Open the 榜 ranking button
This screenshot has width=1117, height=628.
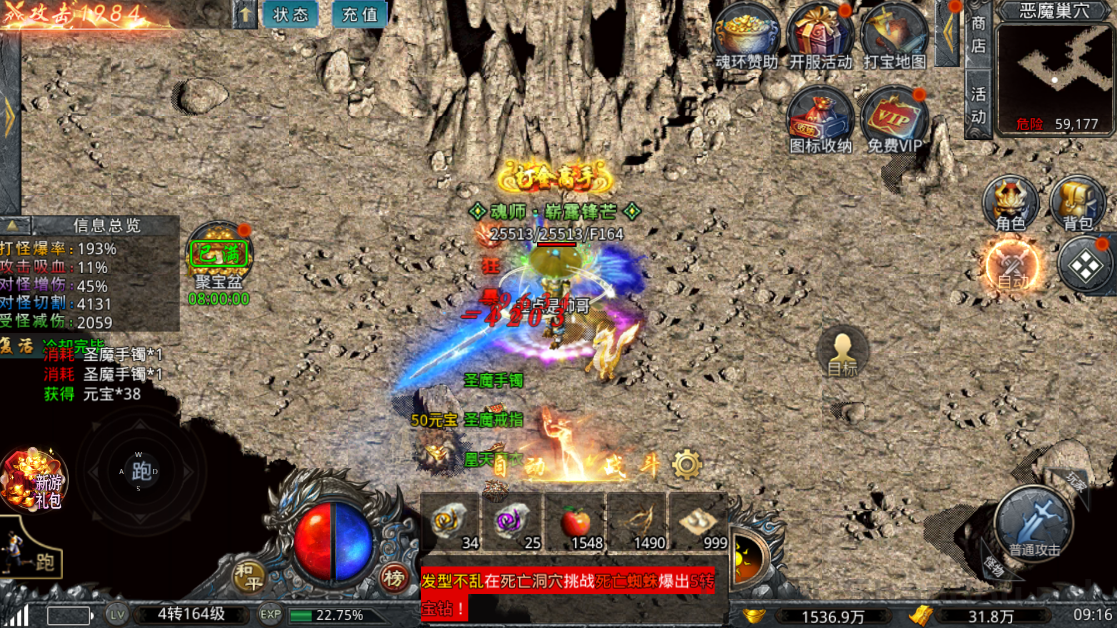(x=394, y=577)
